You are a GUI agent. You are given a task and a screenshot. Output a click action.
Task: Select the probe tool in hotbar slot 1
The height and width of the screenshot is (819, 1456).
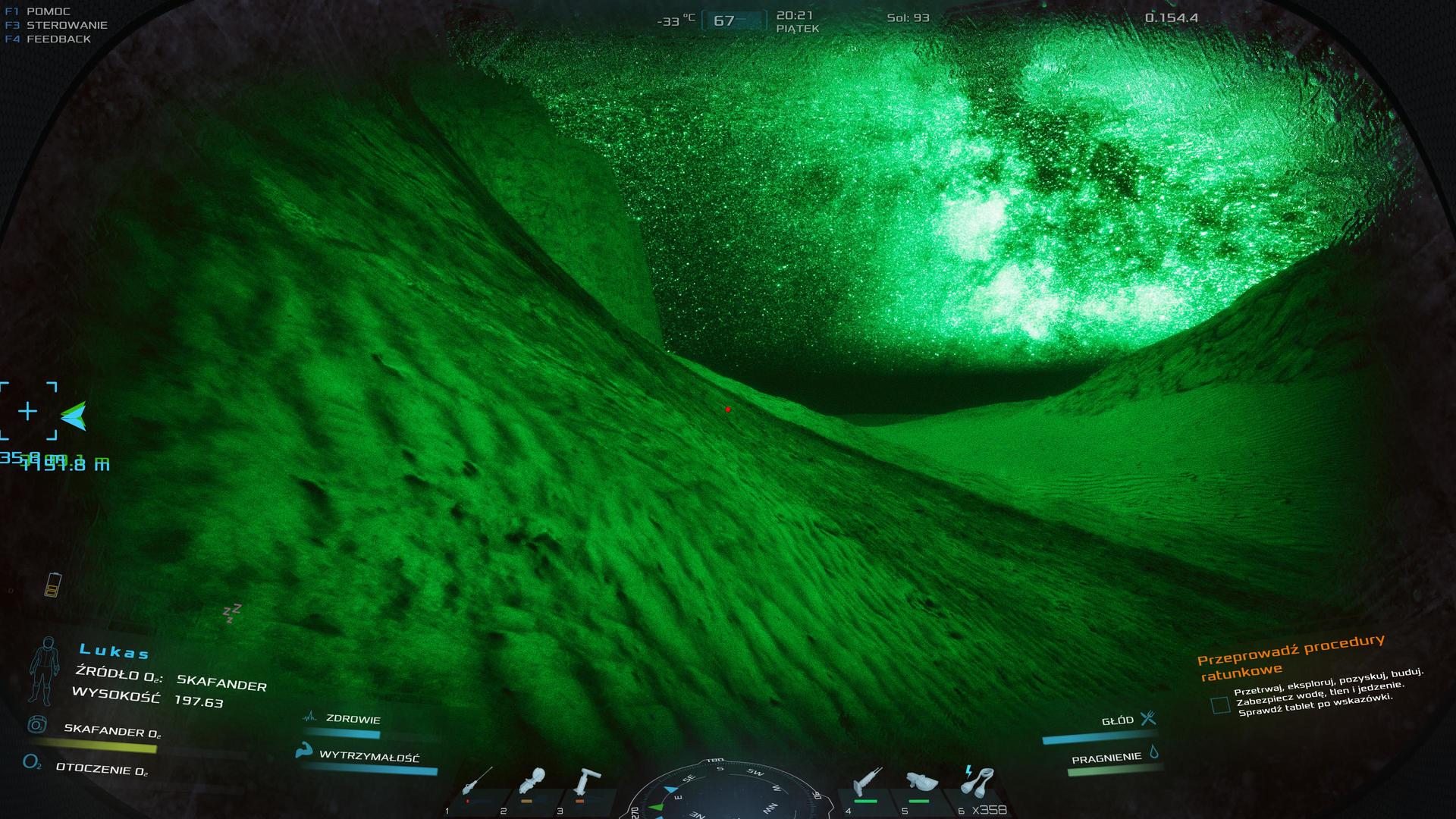[x=476, y=781]
